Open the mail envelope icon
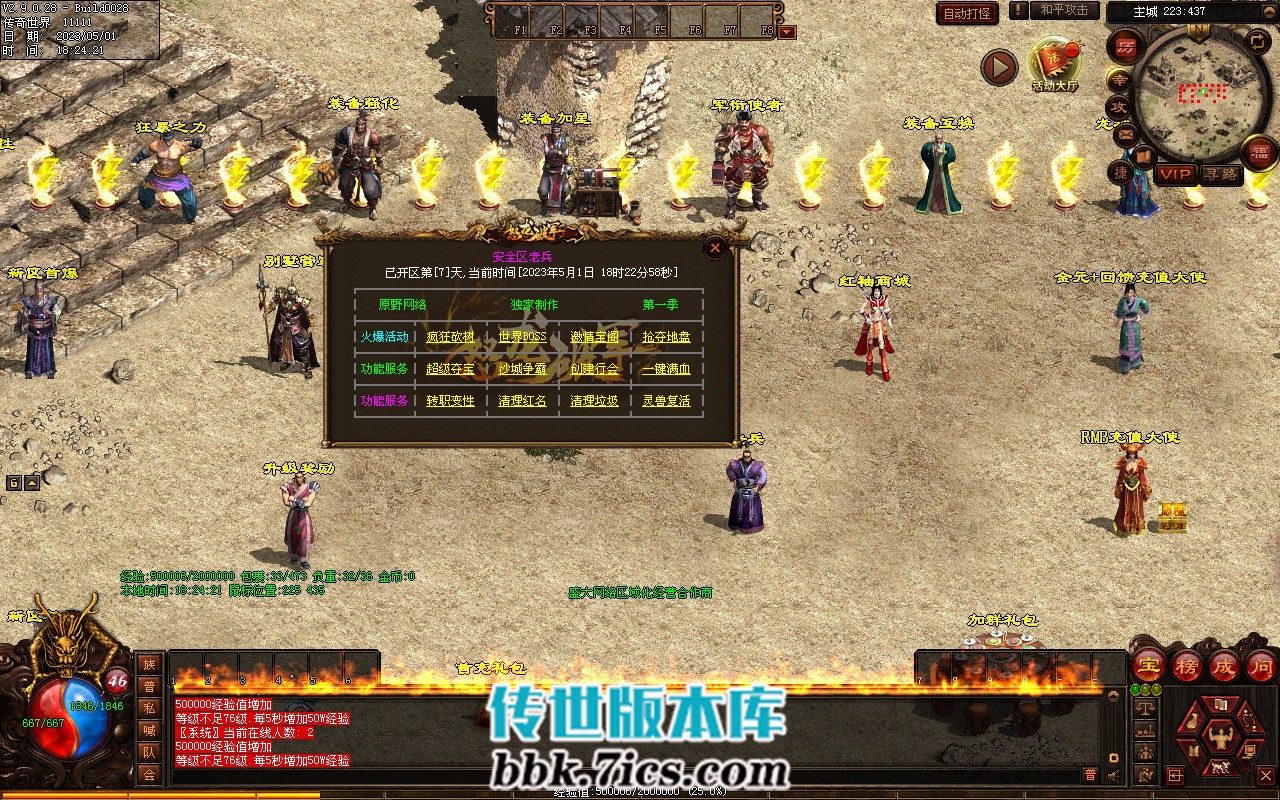Screen dimensions: 1280x800 [x=1126, y=135]
